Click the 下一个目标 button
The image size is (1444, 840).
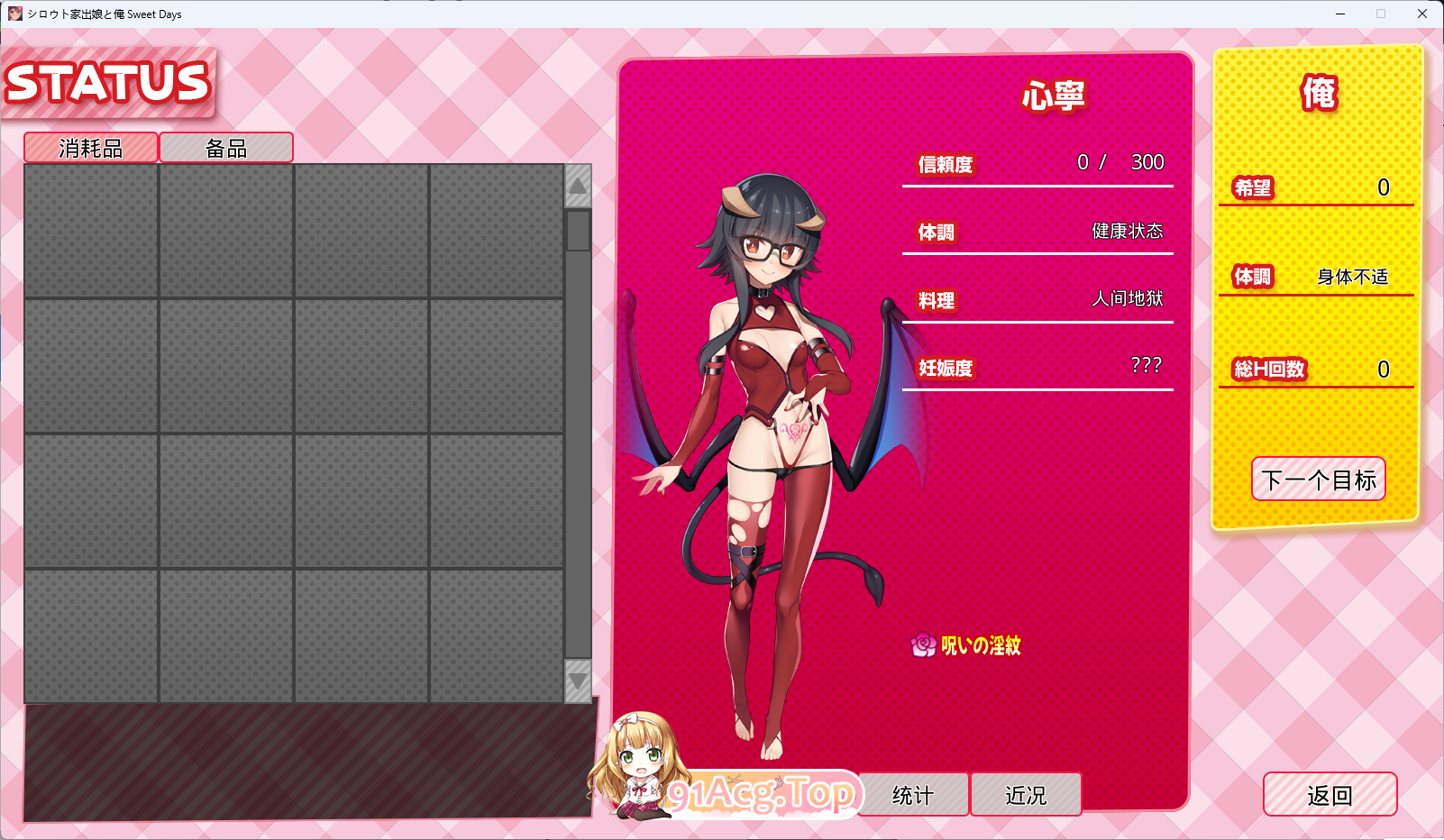tap(1318, 479)
